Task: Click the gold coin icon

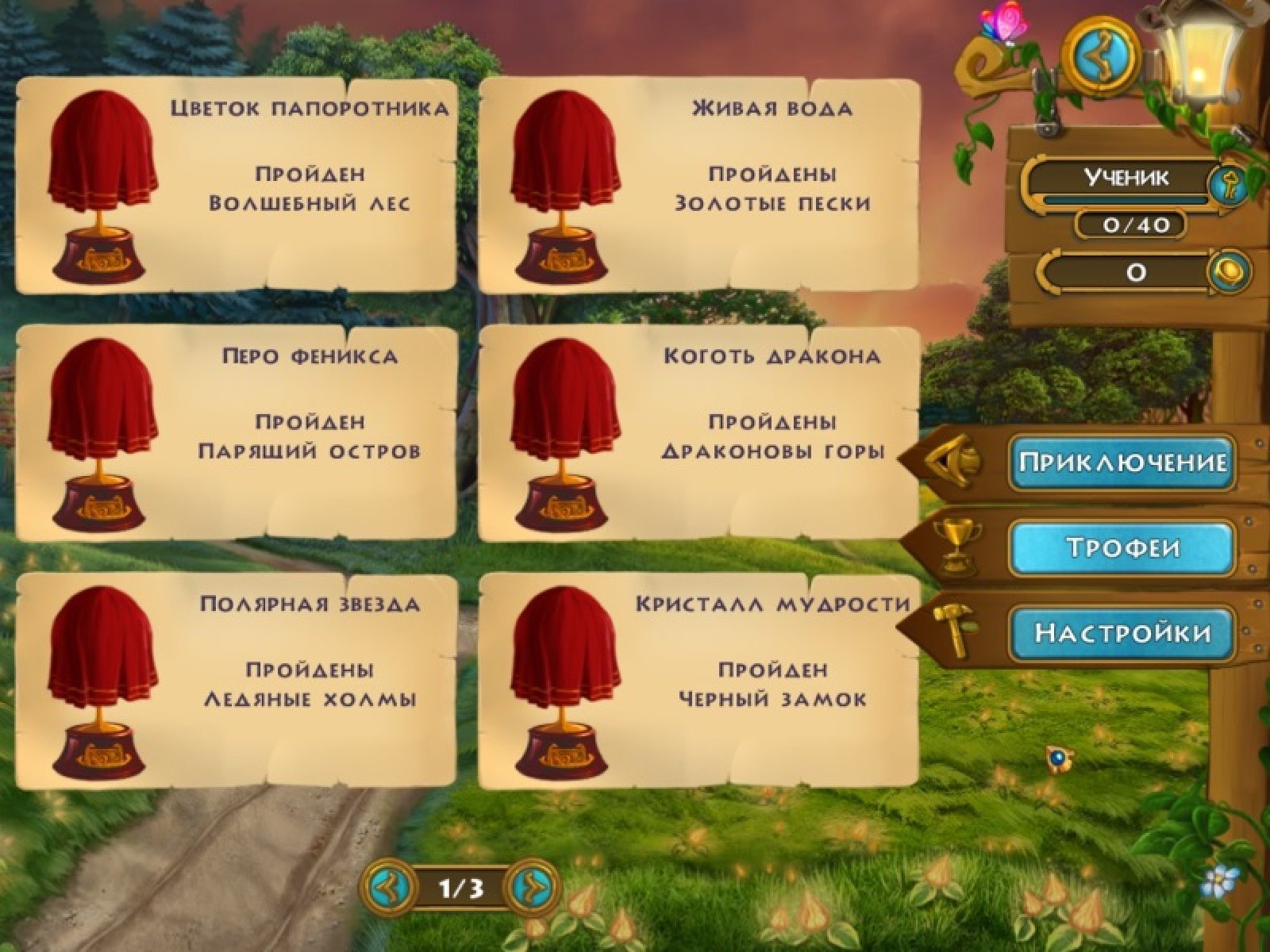Action: click(1229, 272)
